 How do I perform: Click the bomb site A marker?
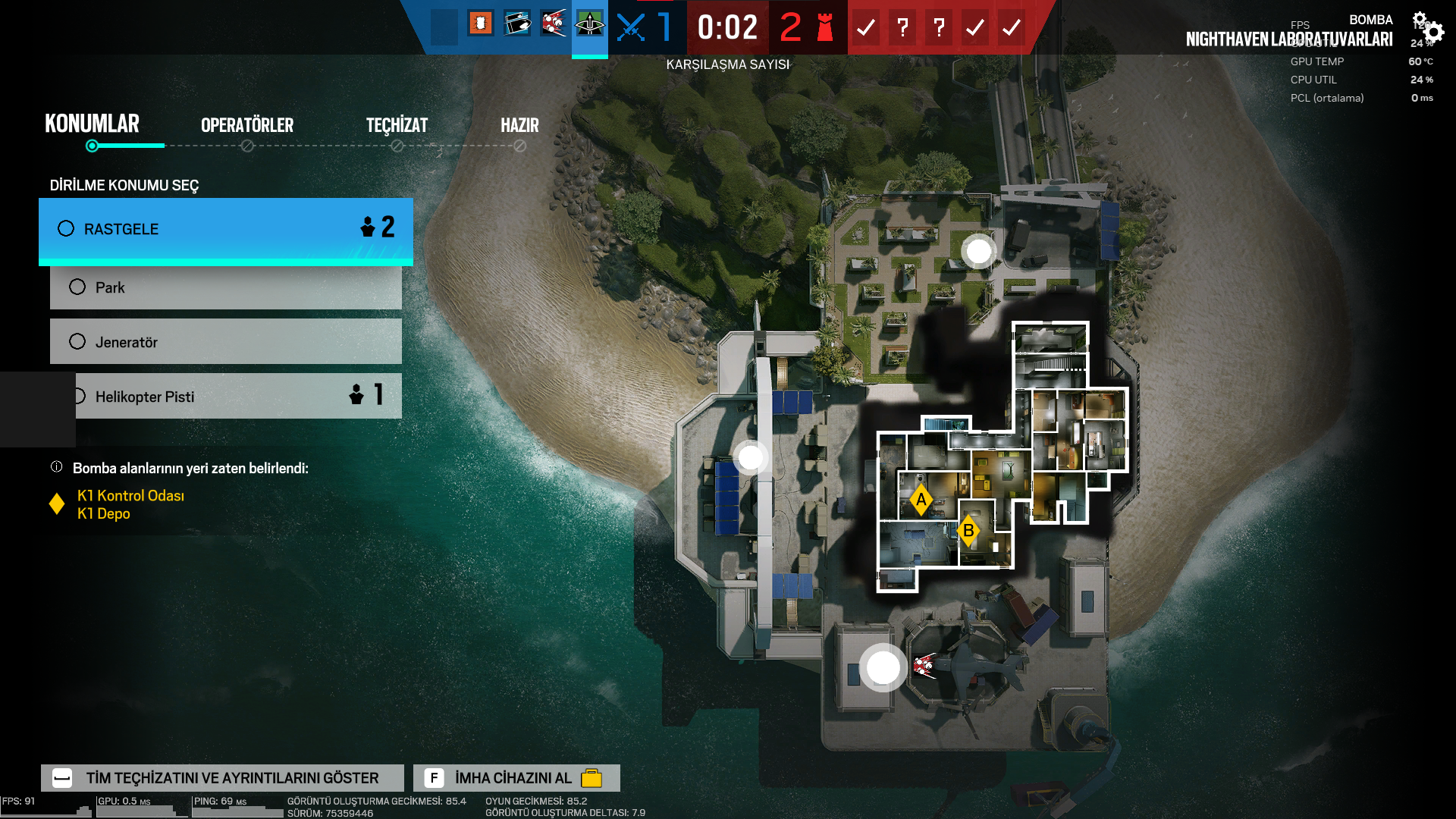tap(921, 500)
